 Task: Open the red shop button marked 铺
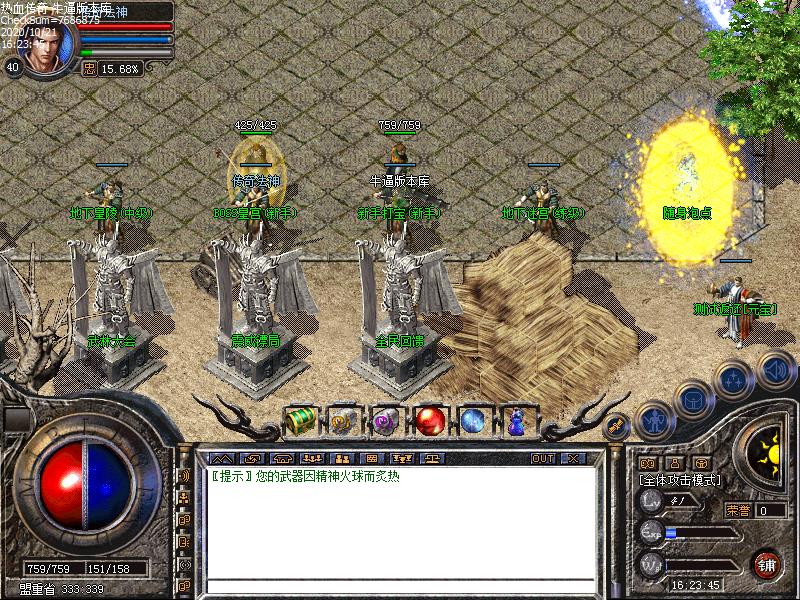[x=767, y=563]
